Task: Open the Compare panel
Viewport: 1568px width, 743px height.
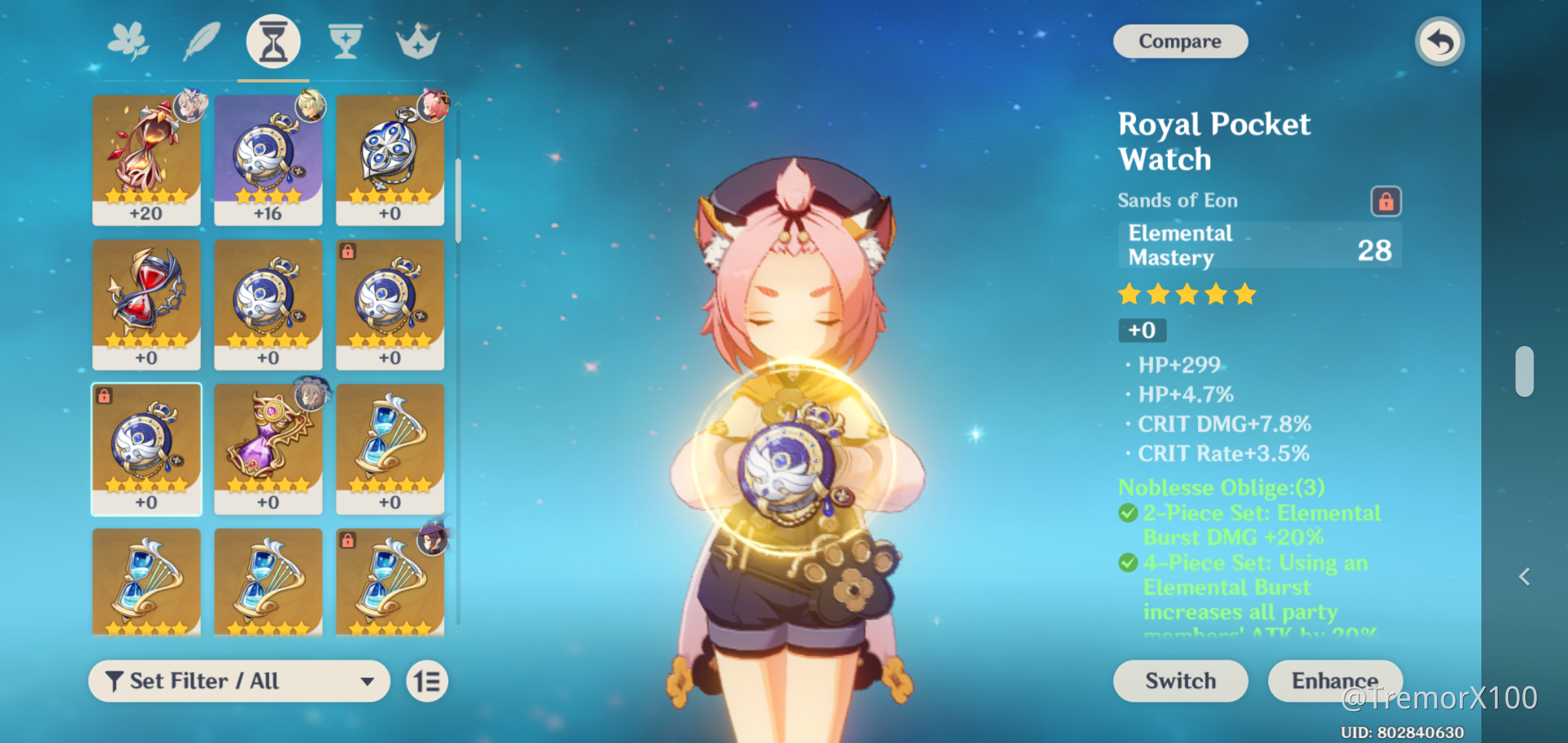Action: pyautogui.click(x=1180, y=41)
